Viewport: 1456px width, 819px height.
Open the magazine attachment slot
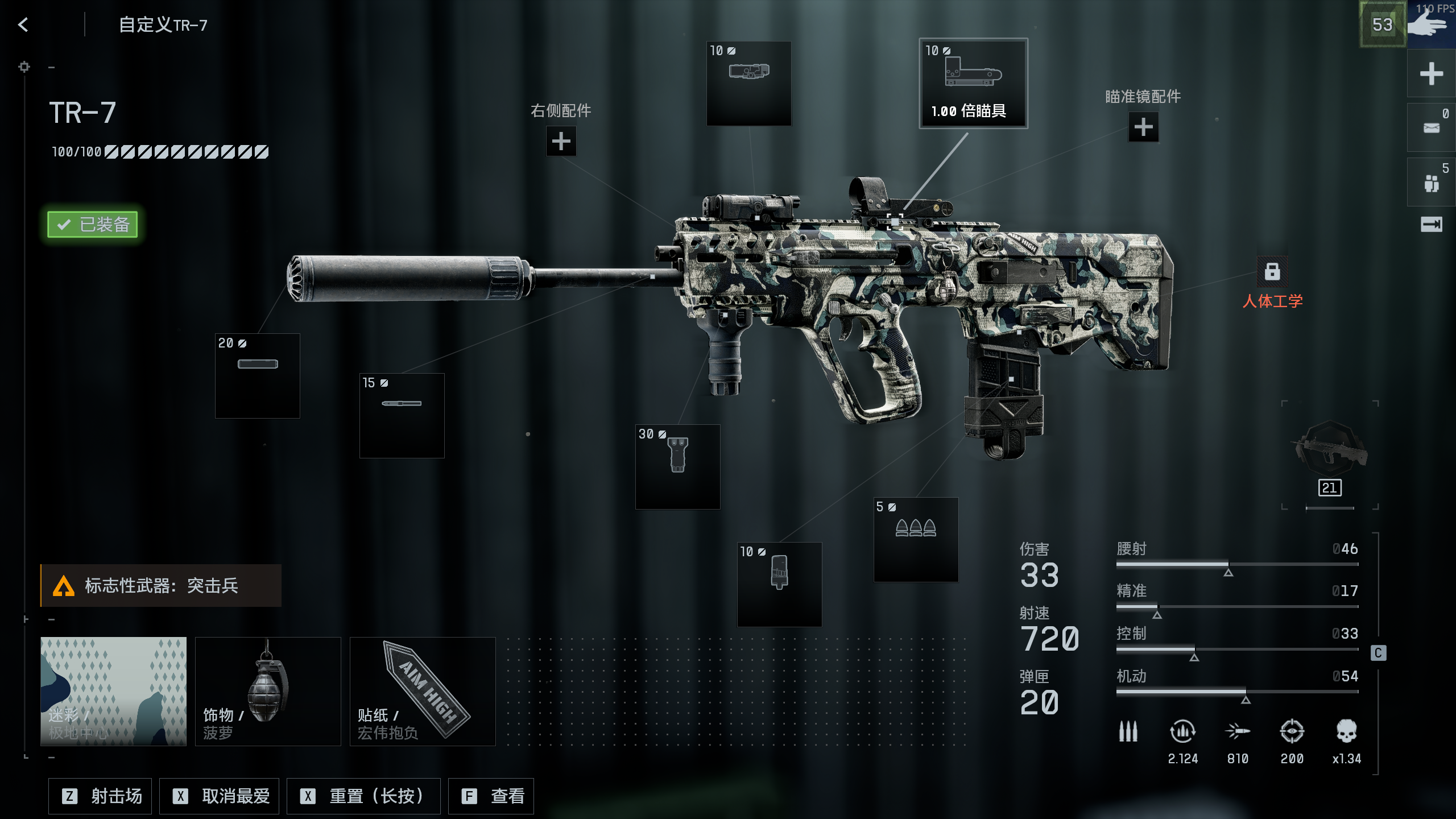coord(779,584)
